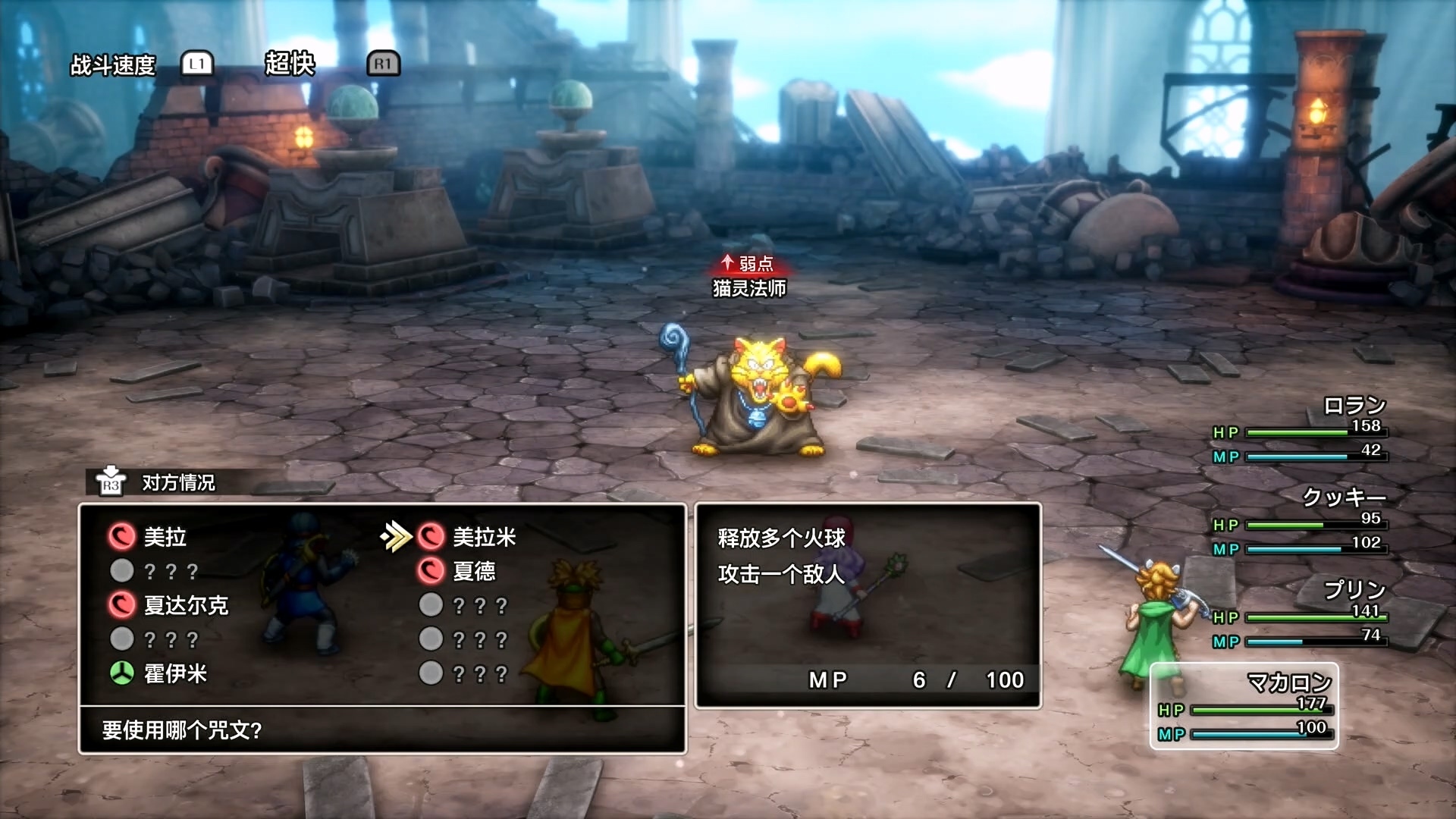Target the 猫灵法师 enemy name label
The width and height of the screenshot is (1456, 819).
point(749,288)
